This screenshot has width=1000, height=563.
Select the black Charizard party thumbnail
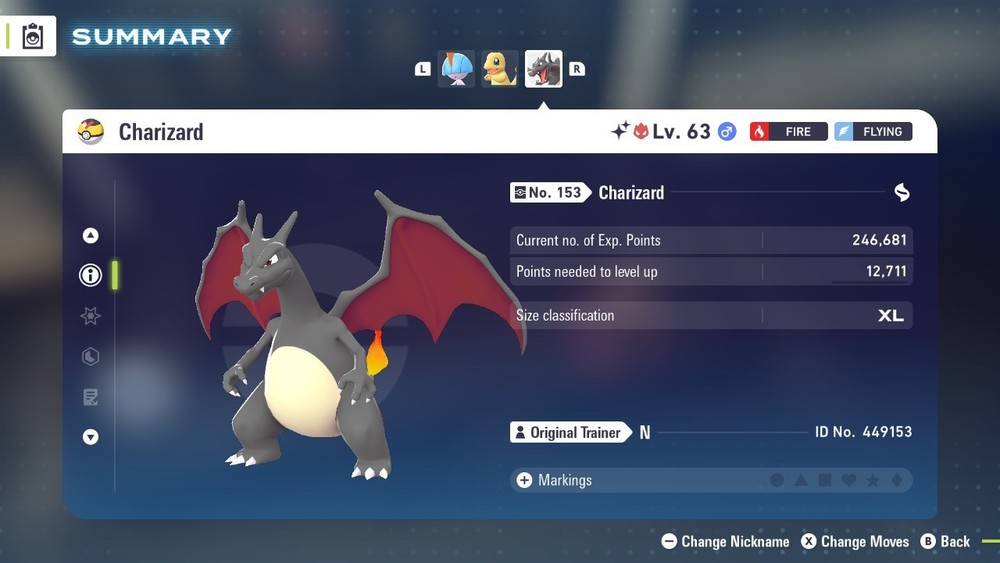click(x=543, y=69)
